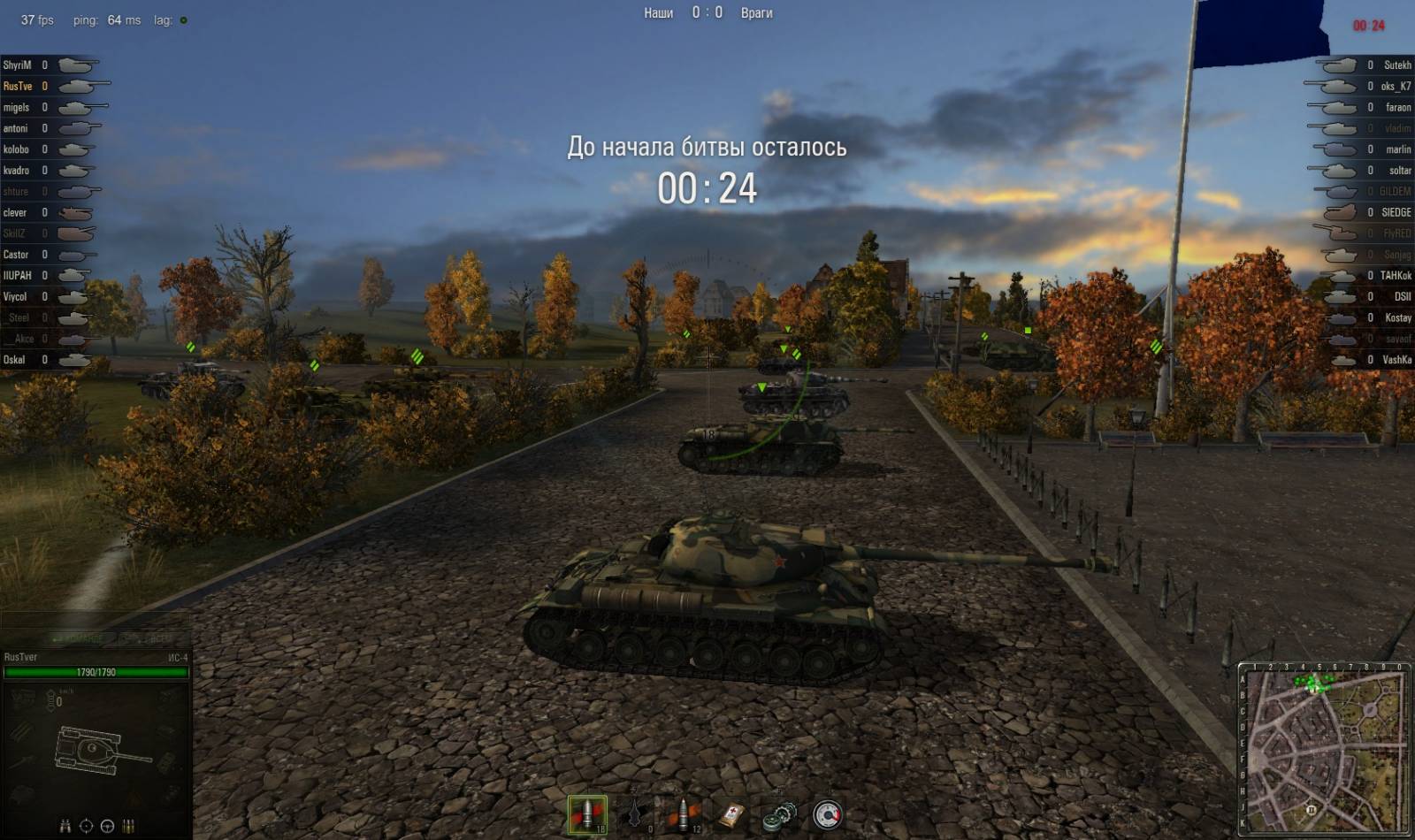Click the triple shells icon in the damage panel
Screen dimensions: 1415x840
[x=129, y=826]
